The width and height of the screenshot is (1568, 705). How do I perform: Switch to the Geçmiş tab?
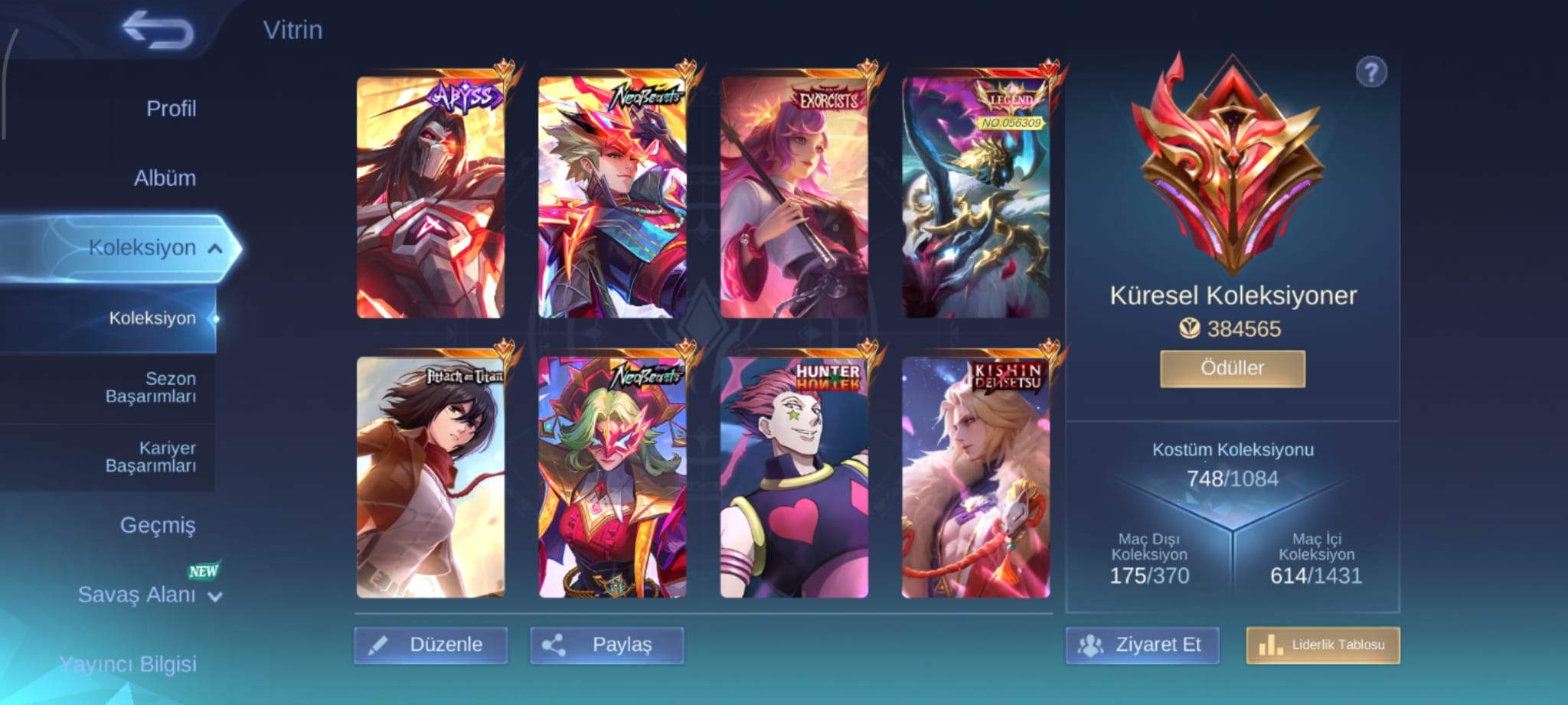158,525
